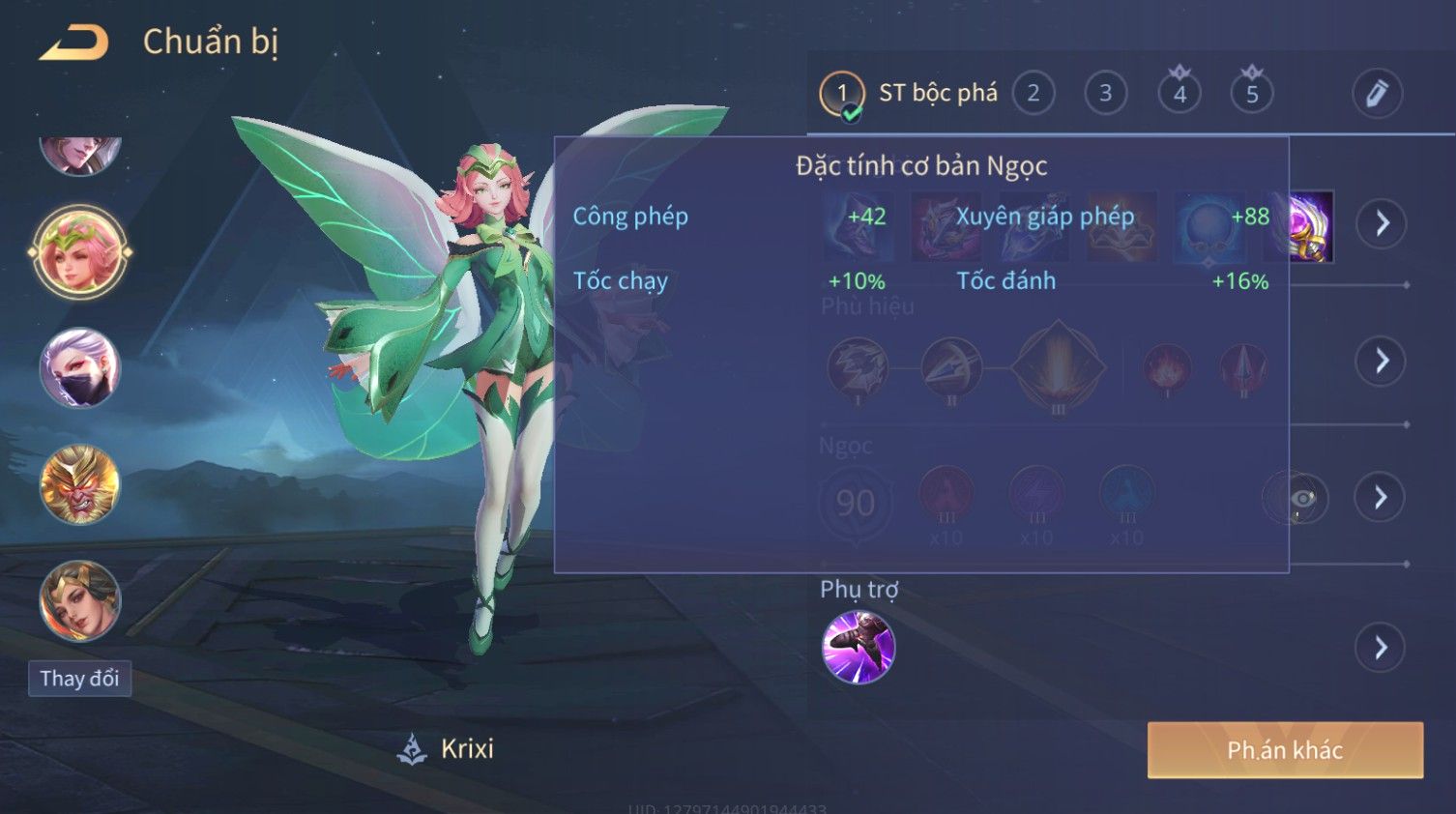
Task: Switch to loadout preset 3
Action: (x=1105, y=94)
